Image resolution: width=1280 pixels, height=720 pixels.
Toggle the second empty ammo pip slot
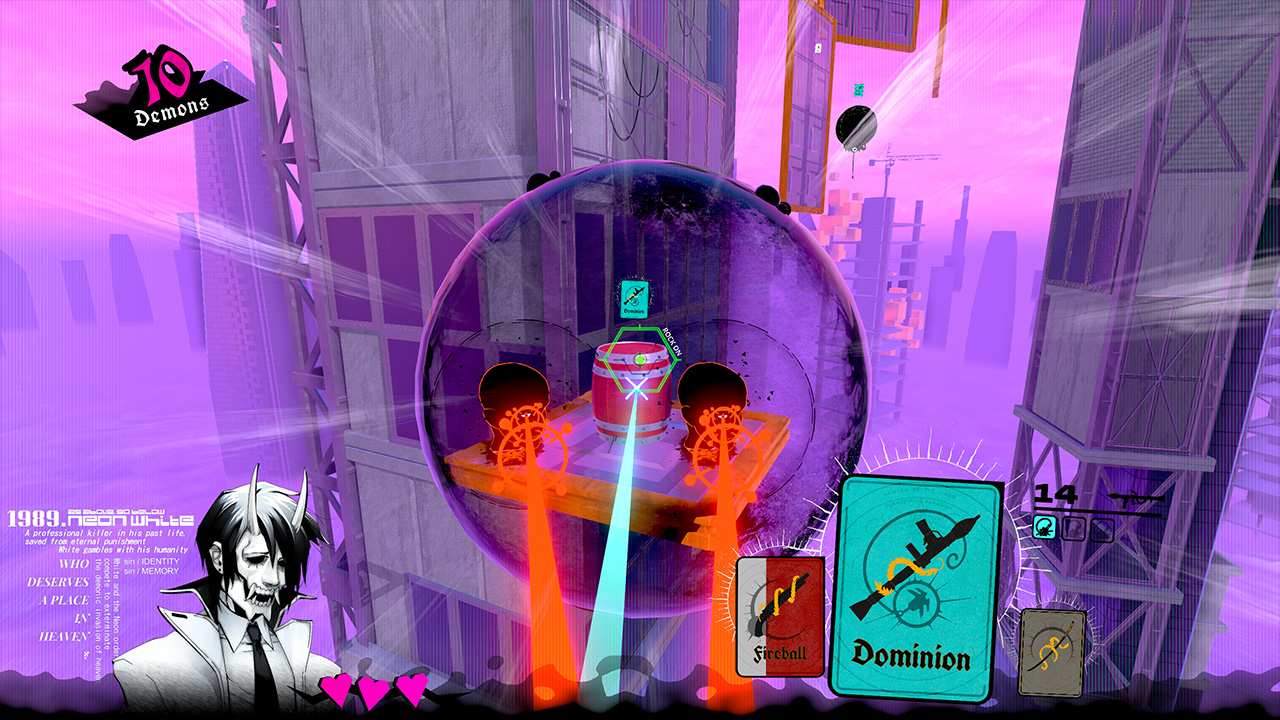pos(1101,528)
